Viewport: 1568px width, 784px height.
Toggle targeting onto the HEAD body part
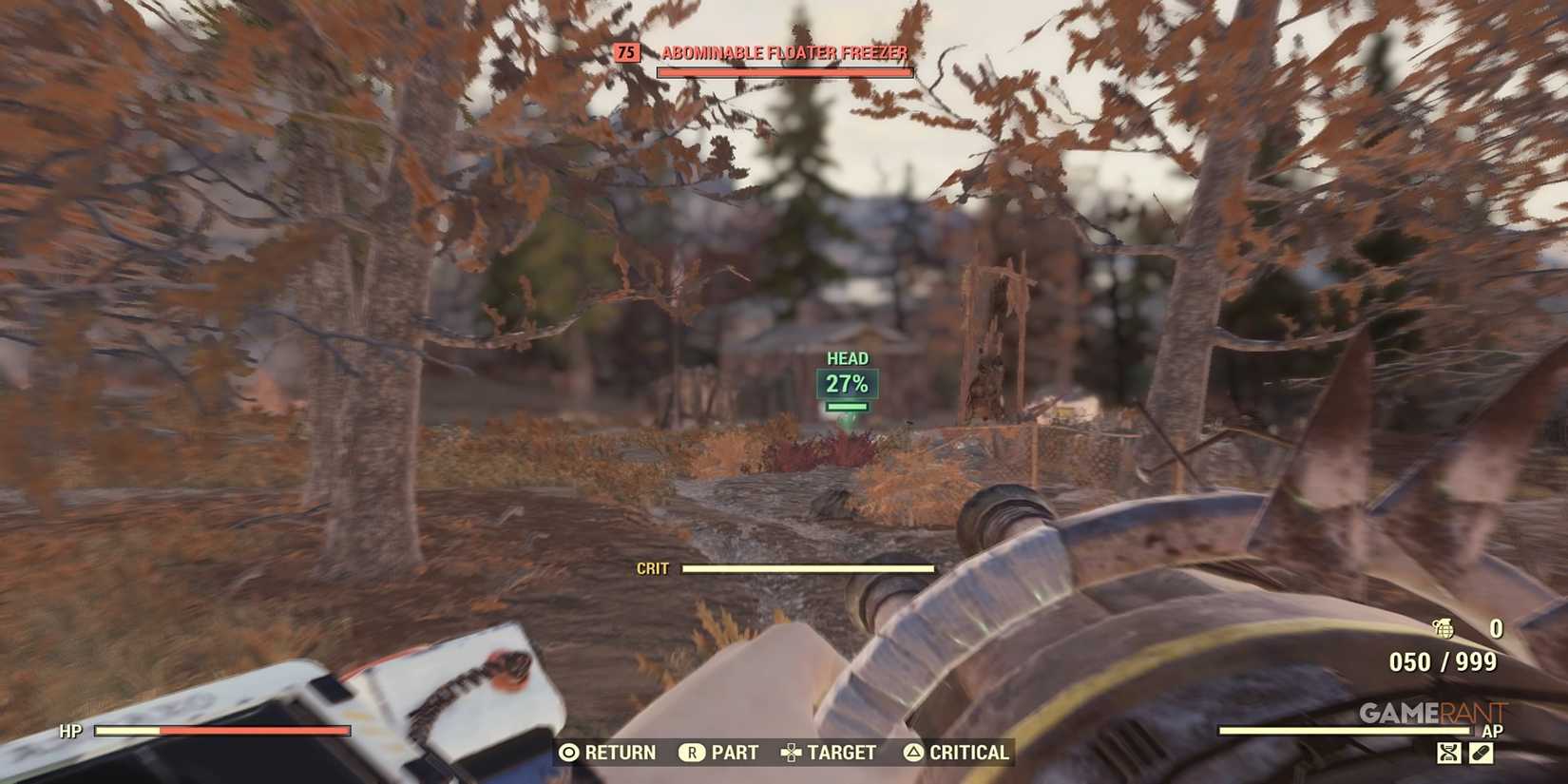846,357
